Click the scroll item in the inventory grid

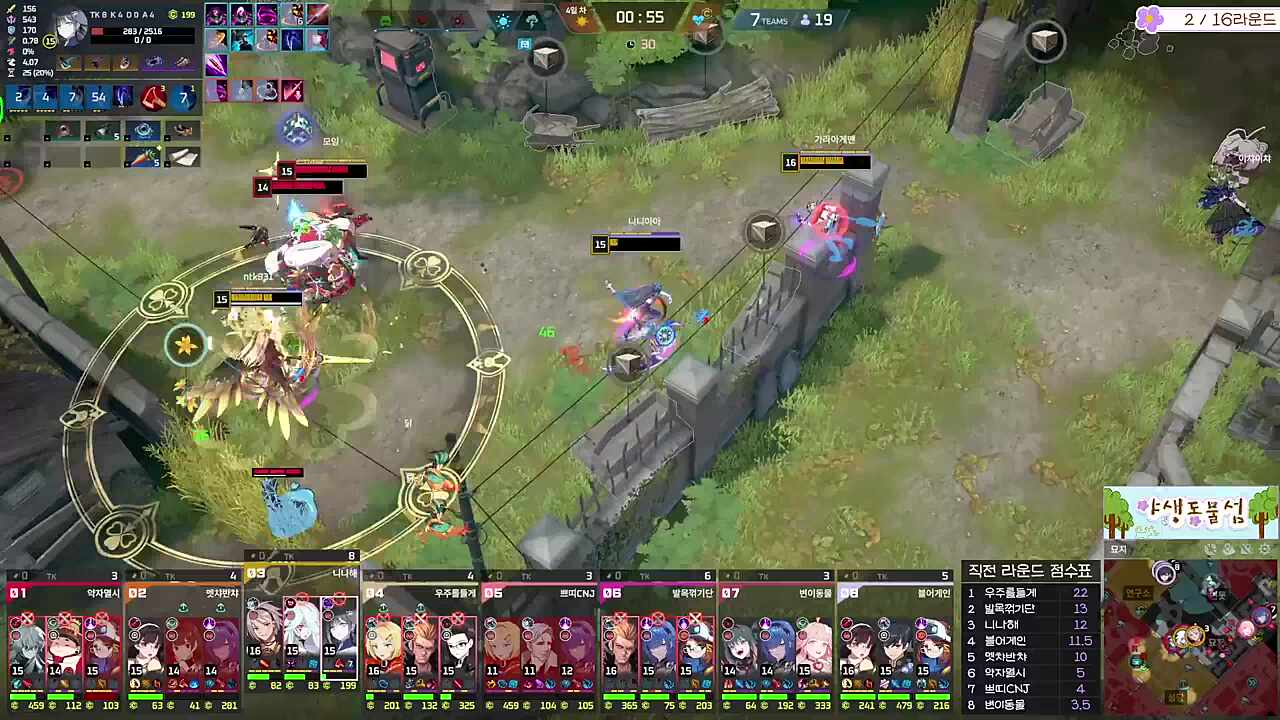pos(183,158)
